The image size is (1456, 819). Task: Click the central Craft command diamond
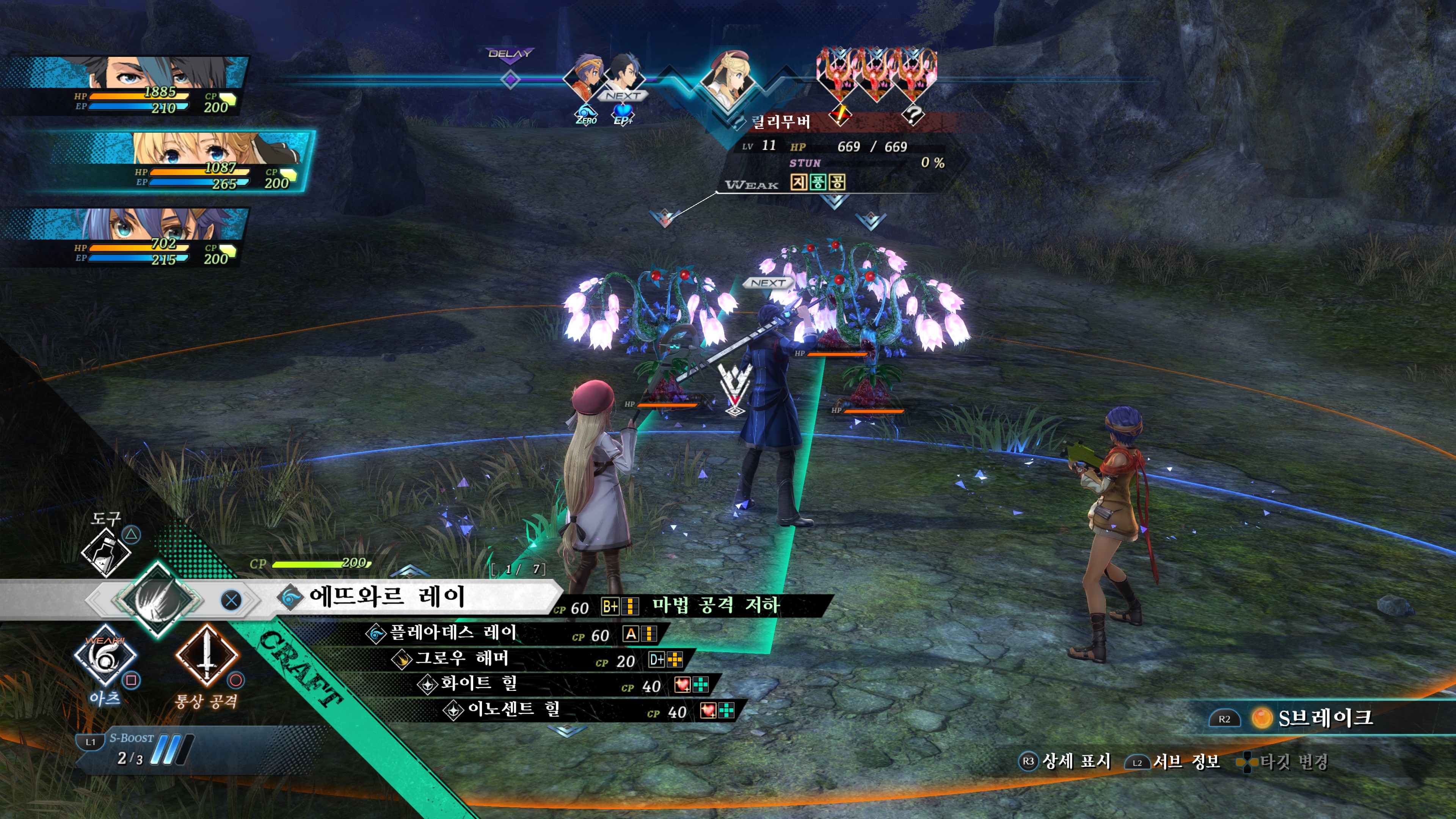(158, 598)
